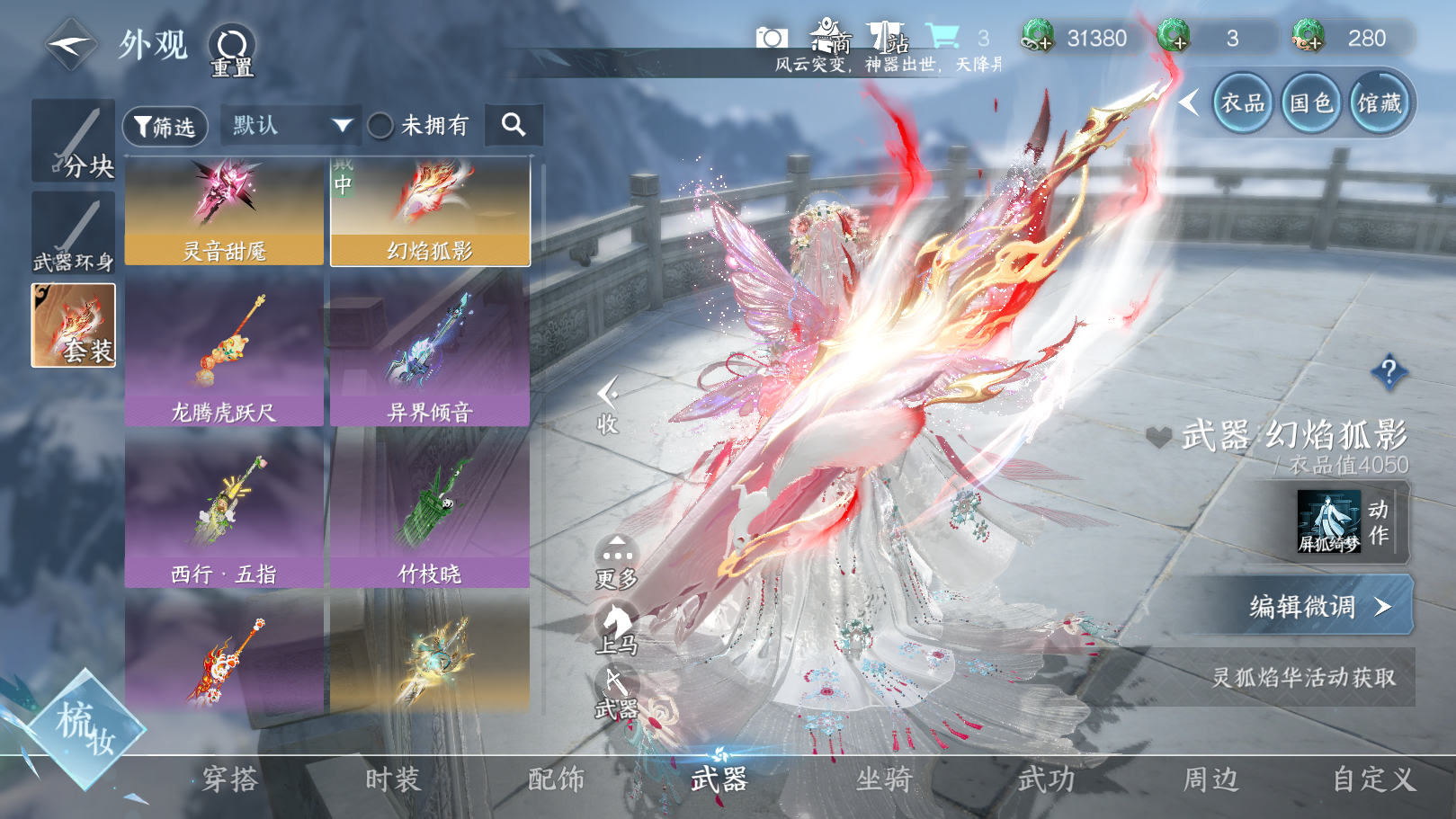Choose the 竹枝晓 weapon skin

[x=430, y=513]
